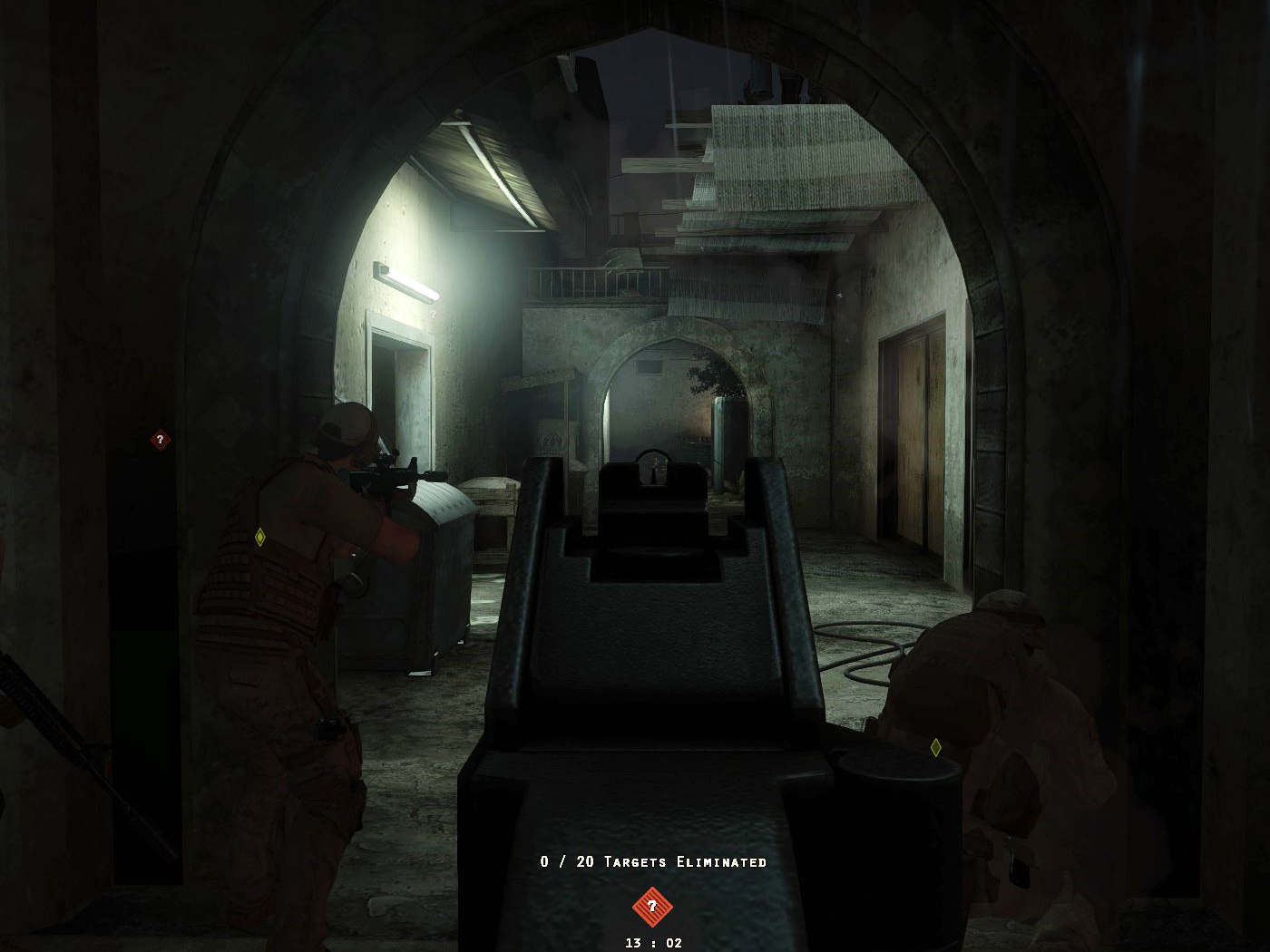This screenshot has height=952, width=1270.
Task: Click the fluorescent light on the left wall
Action: (x=406, y=282)
